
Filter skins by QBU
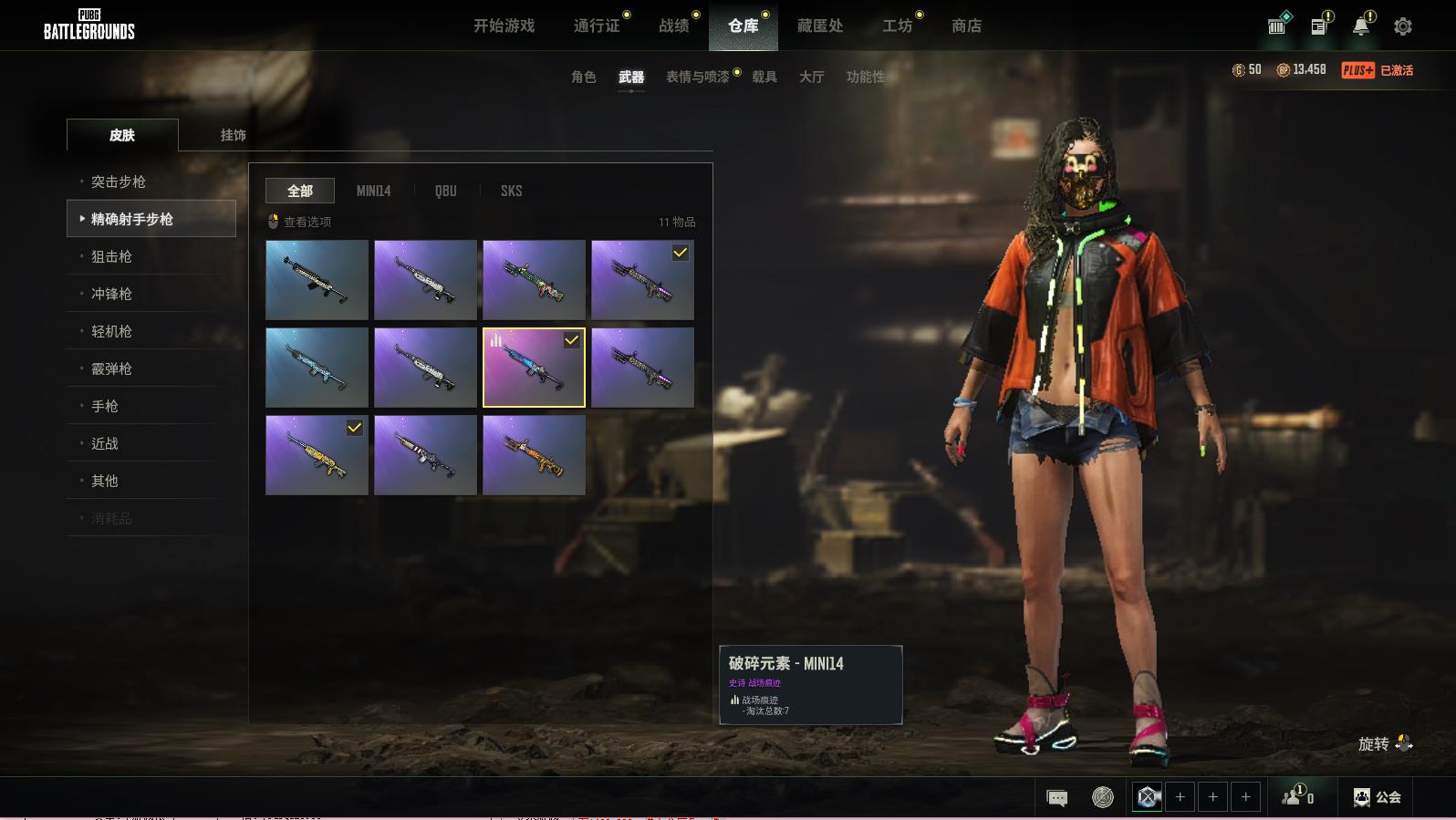[445, 192]
